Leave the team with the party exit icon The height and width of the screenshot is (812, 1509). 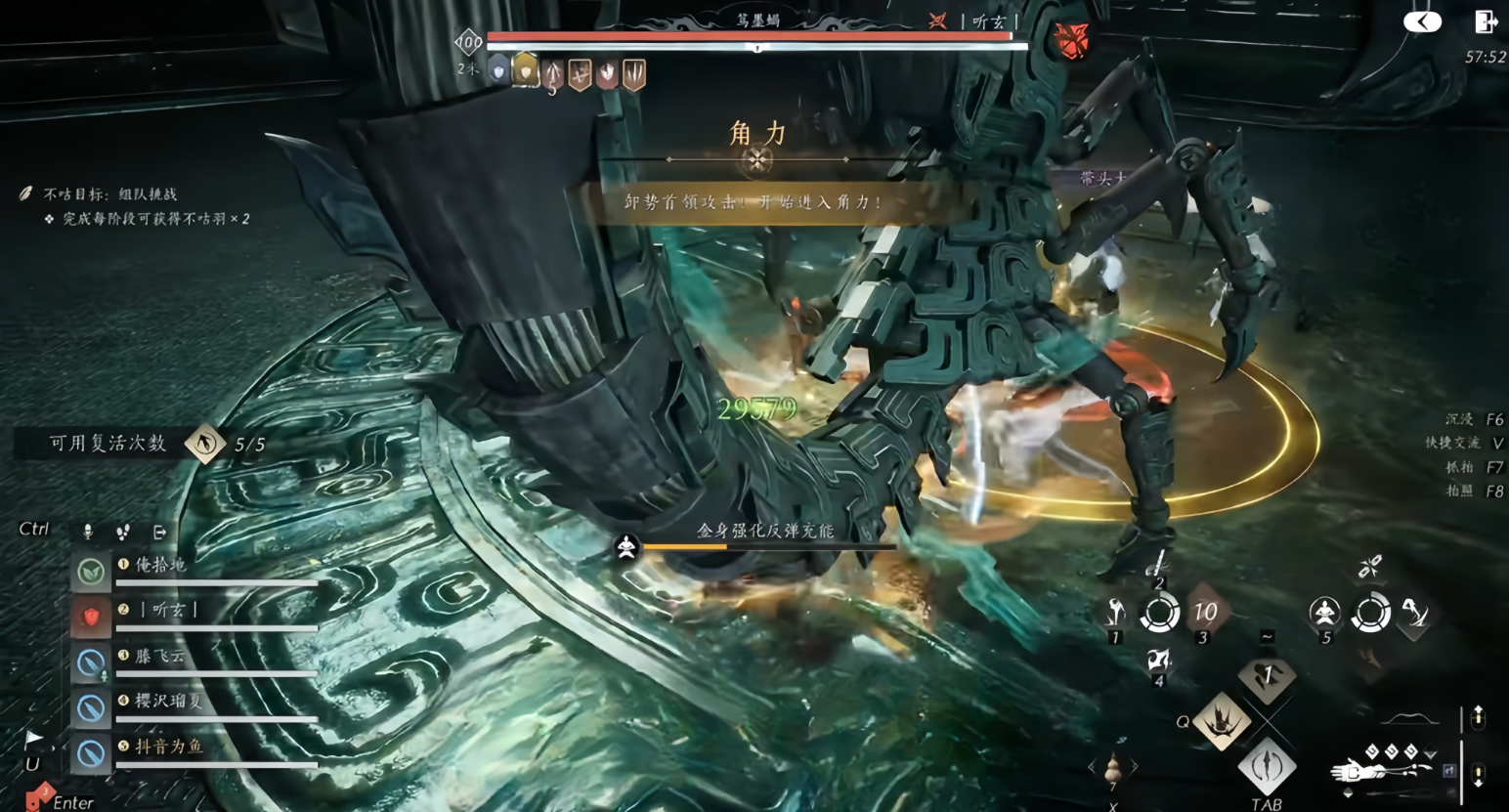coord(159,532)
